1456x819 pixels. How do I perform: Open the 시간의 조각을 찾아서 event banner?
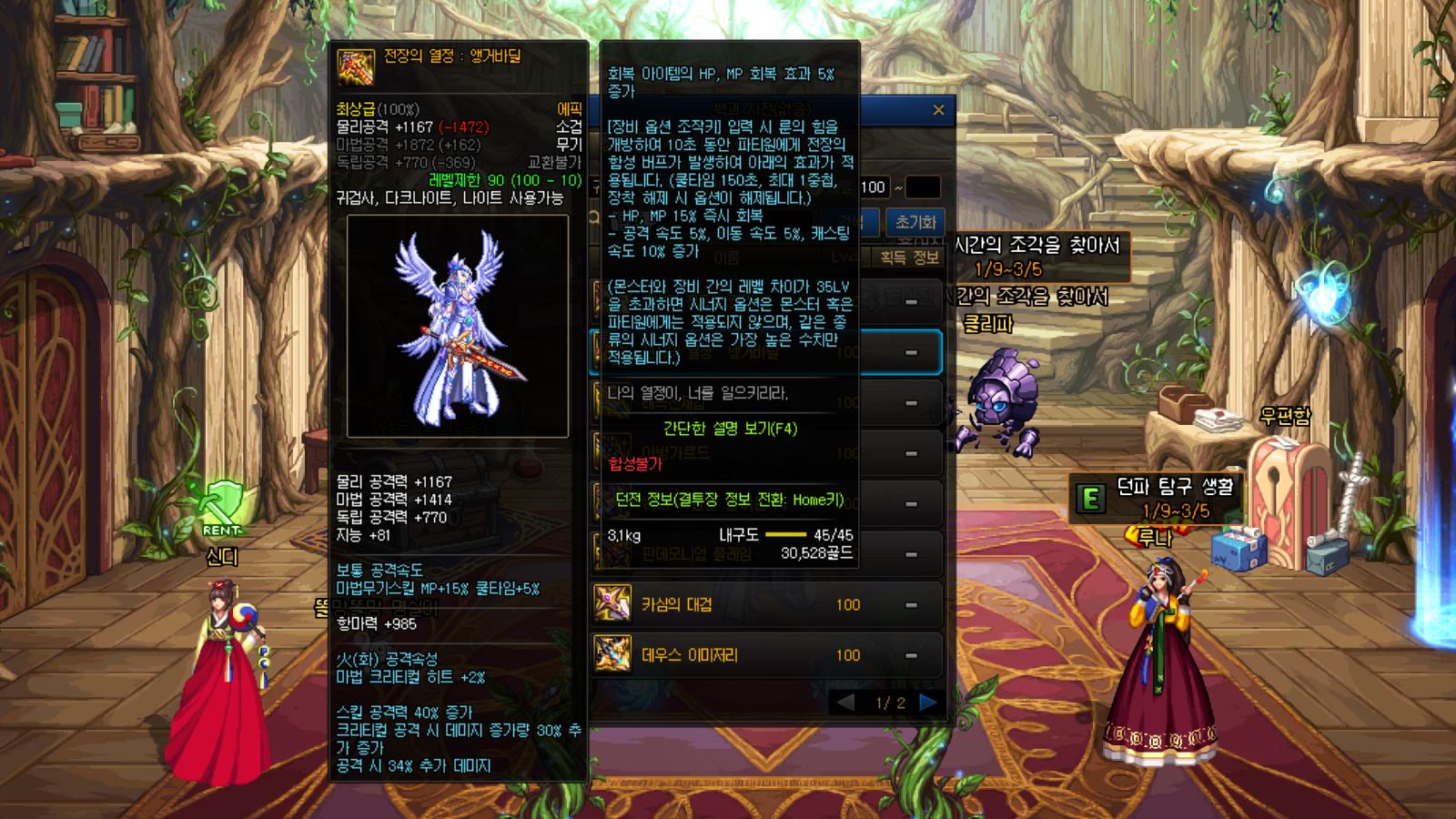(1037, 256)
